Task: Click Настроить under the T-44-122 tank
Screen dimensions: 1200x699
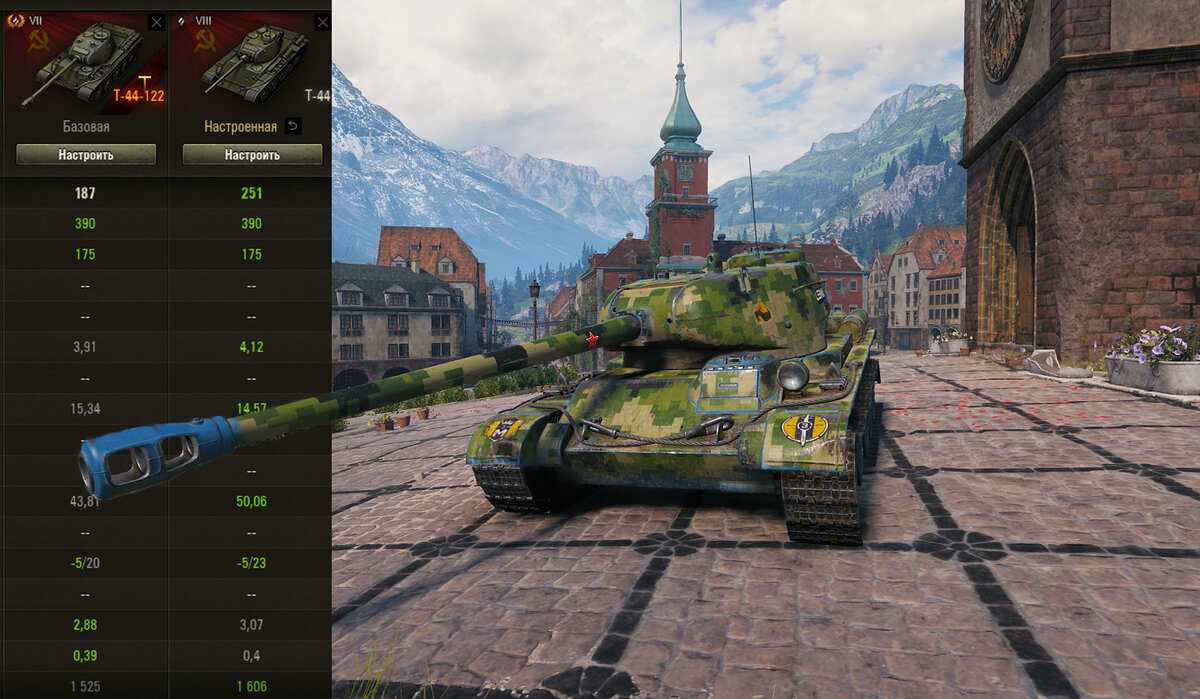Action: tap(86, 155)
